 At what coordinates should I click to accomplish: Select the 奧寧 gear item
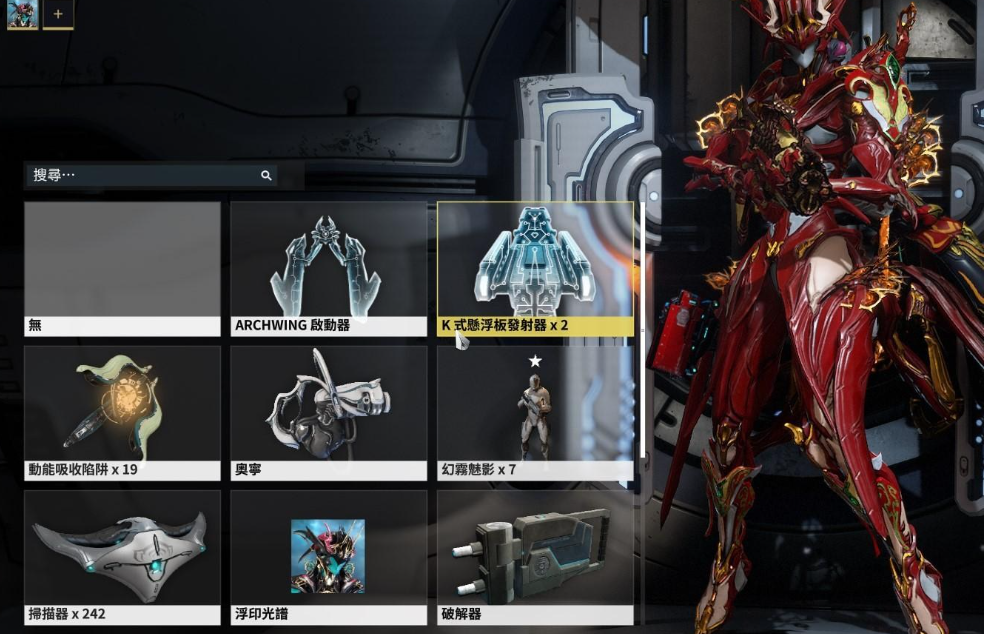click(x=328, y=412)
